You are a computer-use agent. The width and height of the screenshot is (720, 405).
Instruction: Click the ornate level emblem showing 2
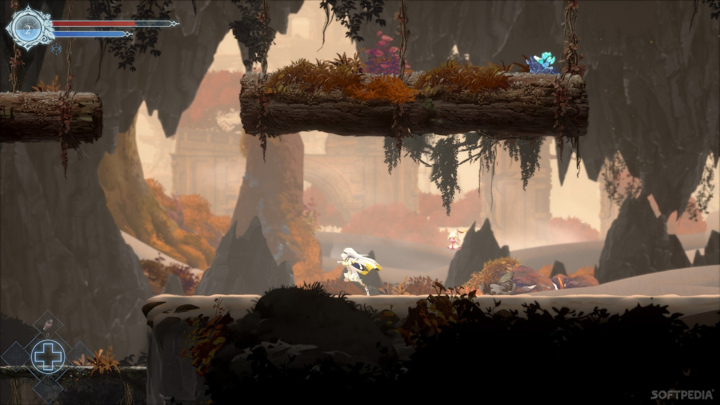coord(27,28)
